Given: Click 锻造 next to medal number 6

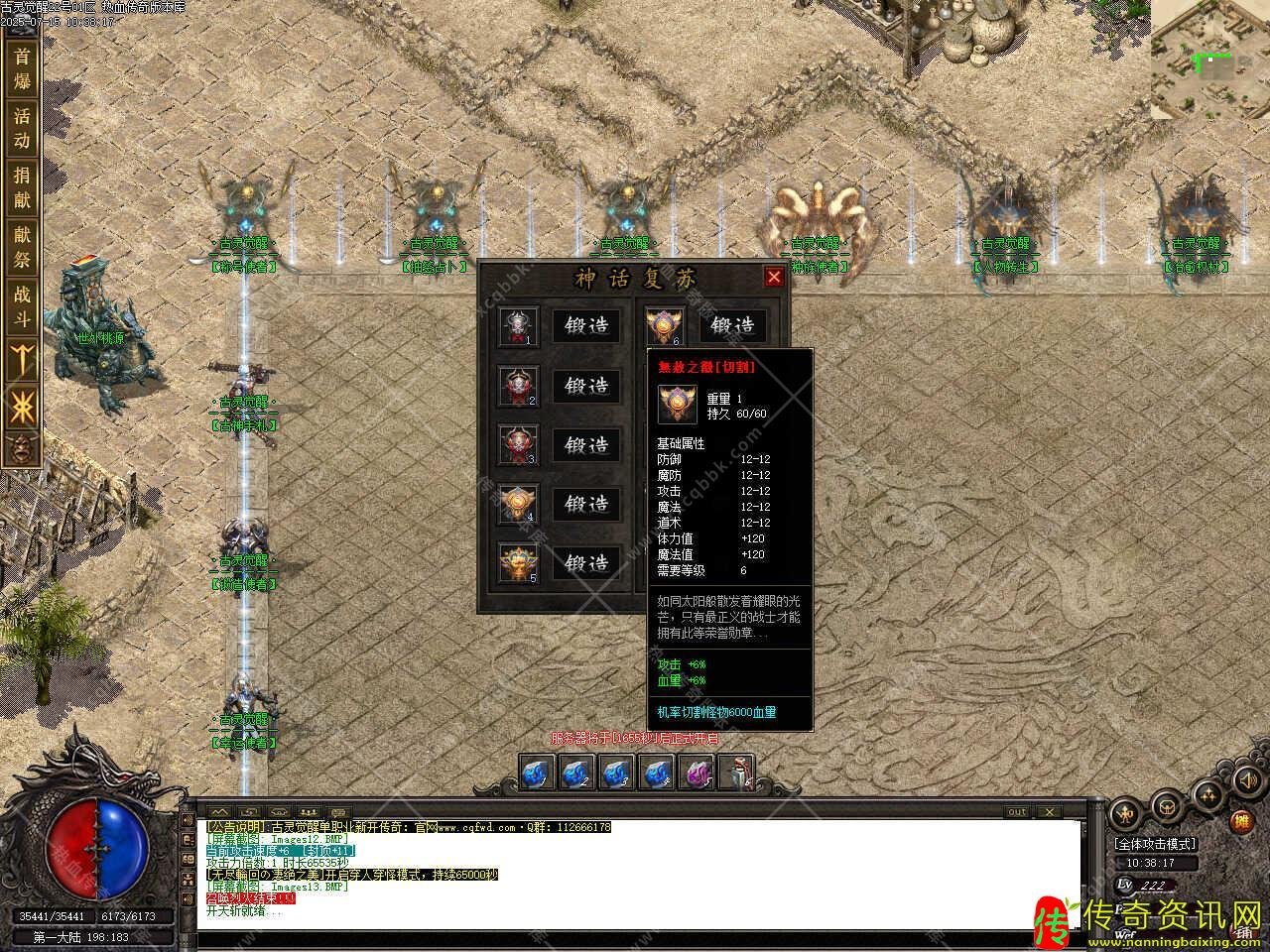Looking at the screenshot, I should click(733, 325).
